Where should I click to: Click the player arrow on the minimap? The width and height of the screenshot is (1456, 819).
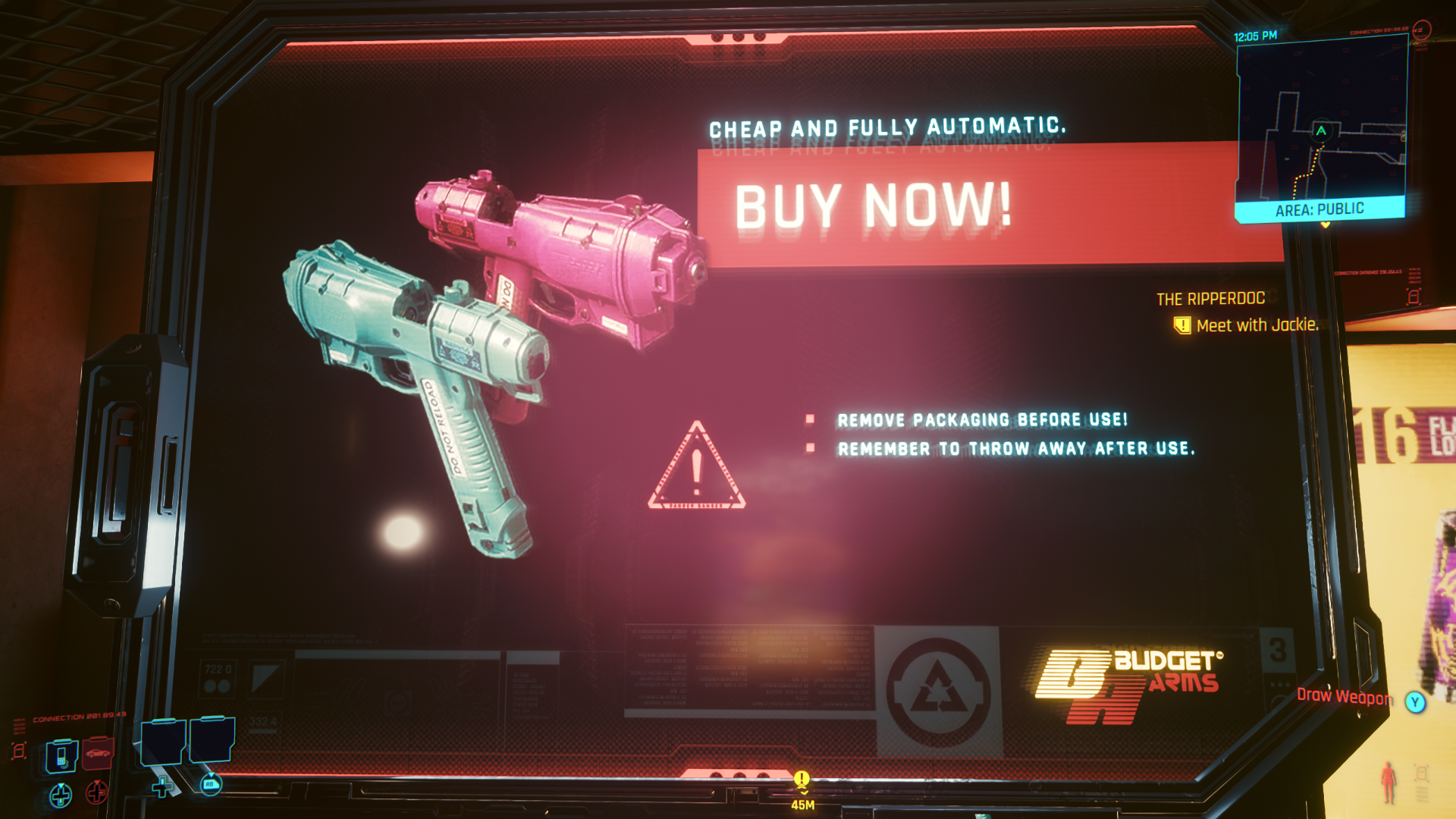coord(1321,130)
